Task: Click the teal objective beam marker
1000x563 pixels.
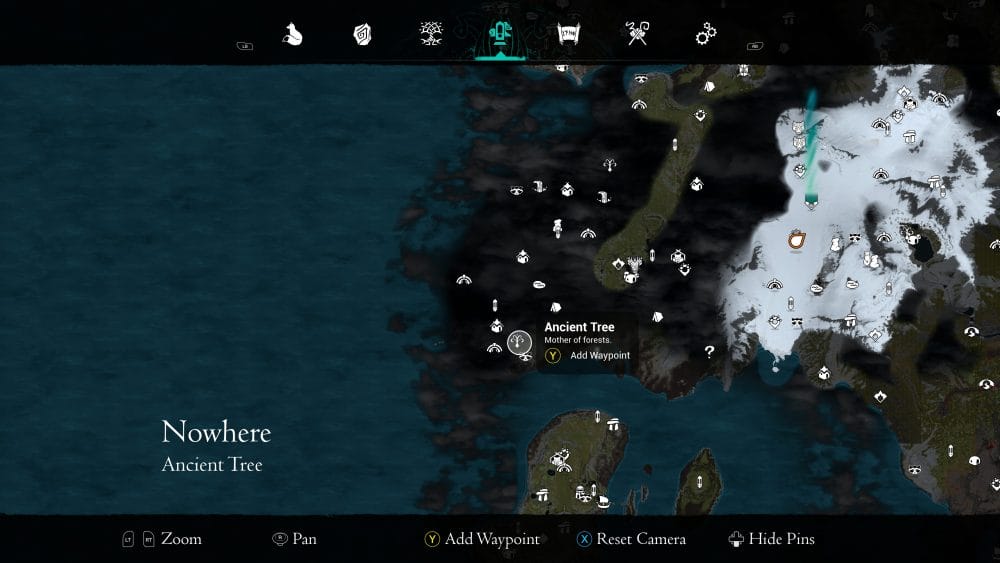Action: coord(811,200)
